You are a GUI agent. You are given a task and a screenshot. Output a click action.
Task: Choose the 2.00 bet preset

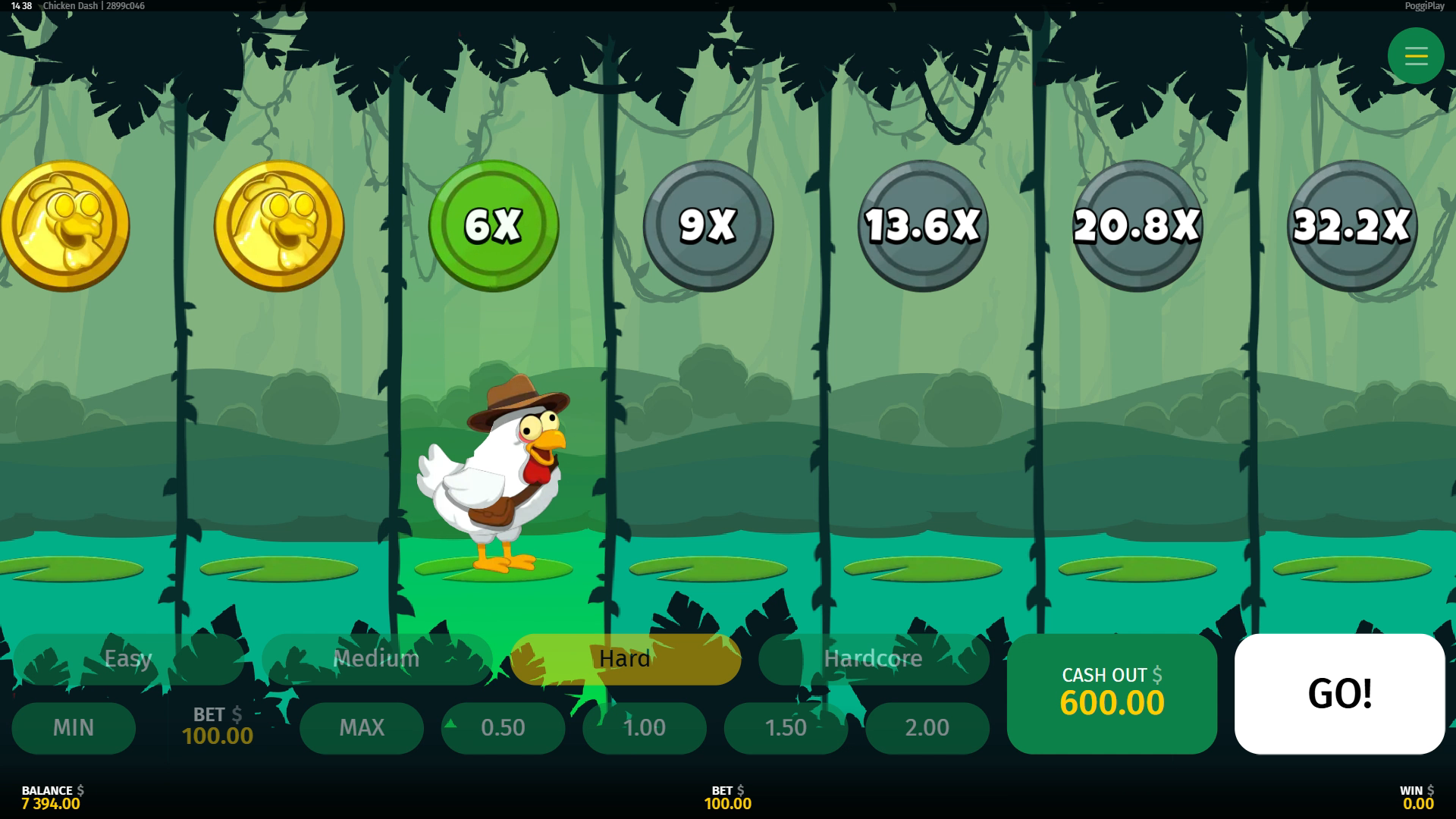pos(927,727)
